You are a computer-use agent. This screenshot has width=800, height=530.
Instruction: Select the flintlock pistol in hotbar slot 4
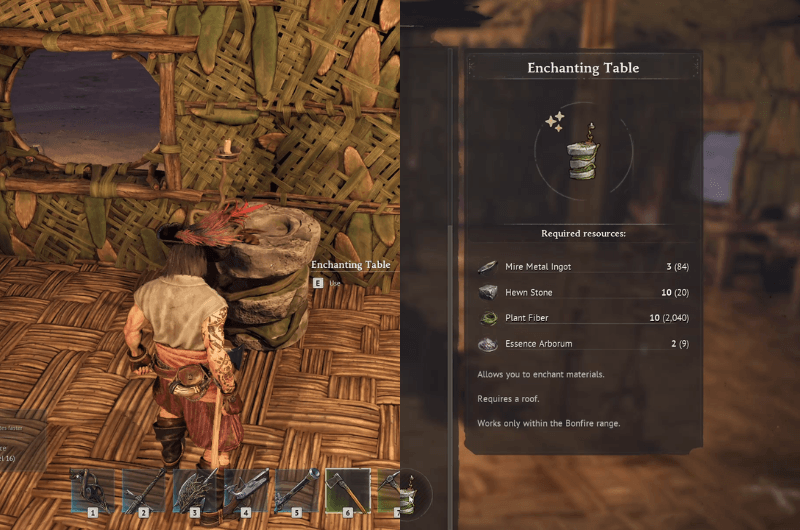click(x=246, y=490)
